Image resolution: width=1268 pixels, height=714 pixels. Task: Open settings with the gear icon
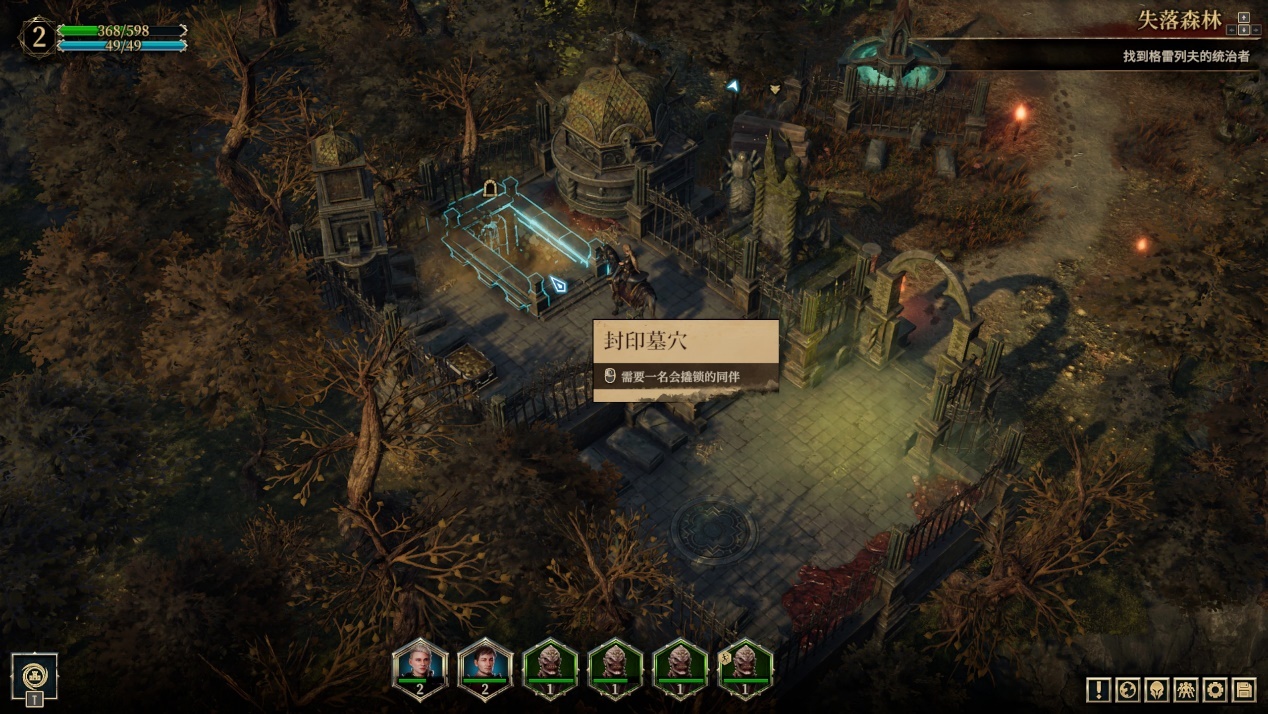click(x=1214, y=689)
